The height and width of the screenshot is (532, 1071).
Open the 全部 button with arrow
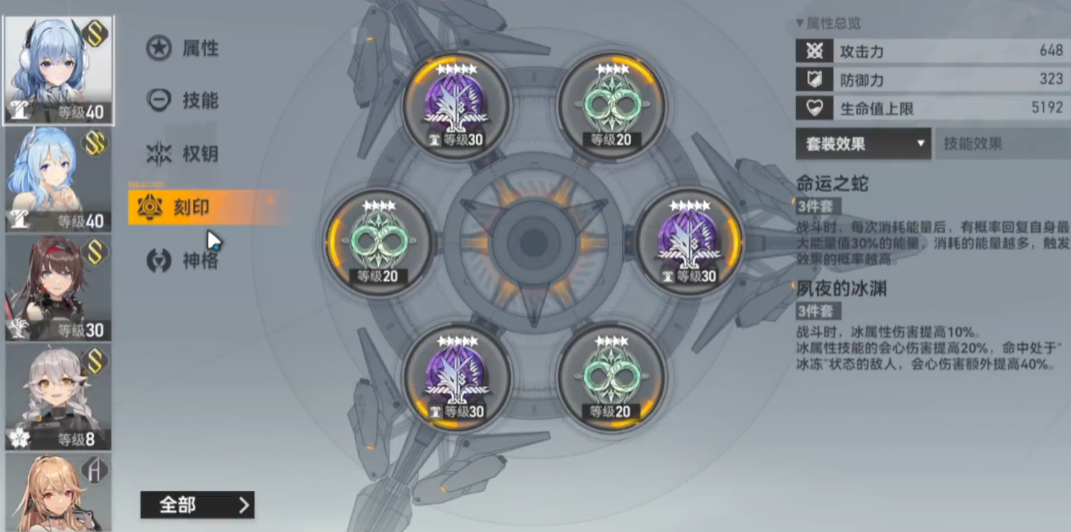tap(197, 504)
